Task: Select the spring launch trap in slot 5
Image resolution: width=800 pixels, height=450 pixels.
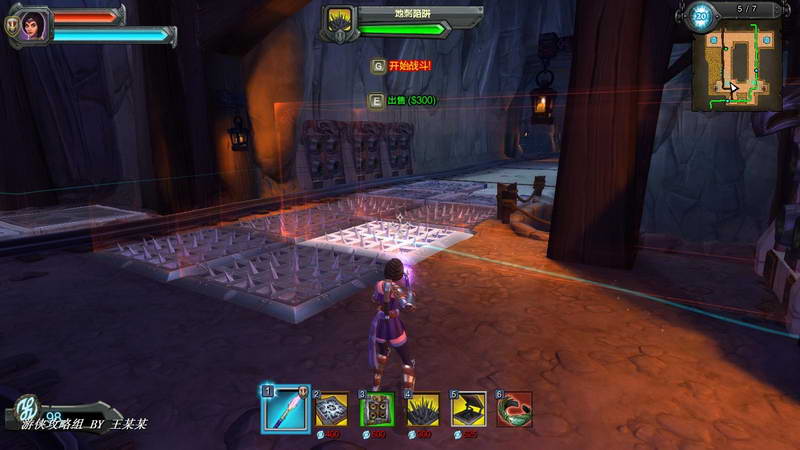Action: point(469,409)
